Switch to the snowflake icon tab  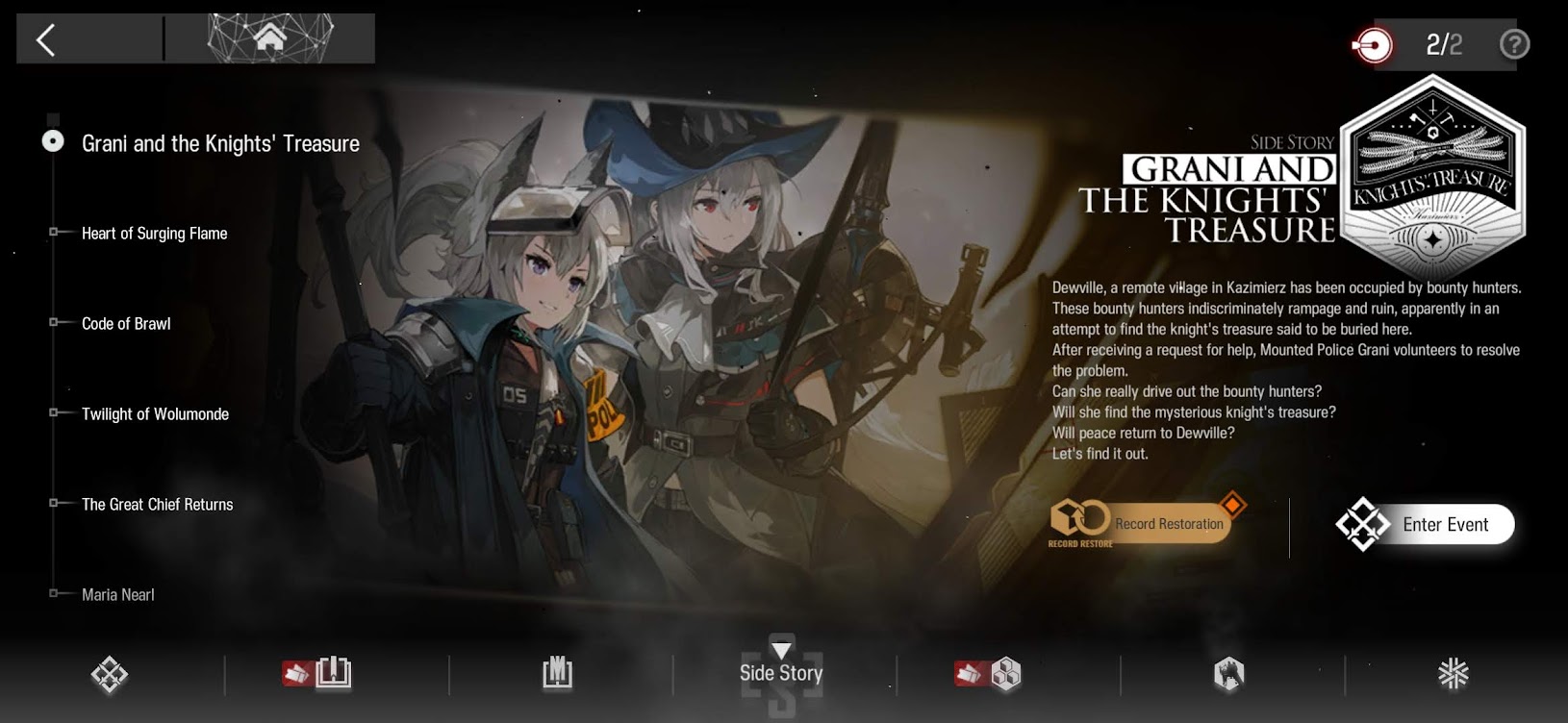pos(1453,674)
